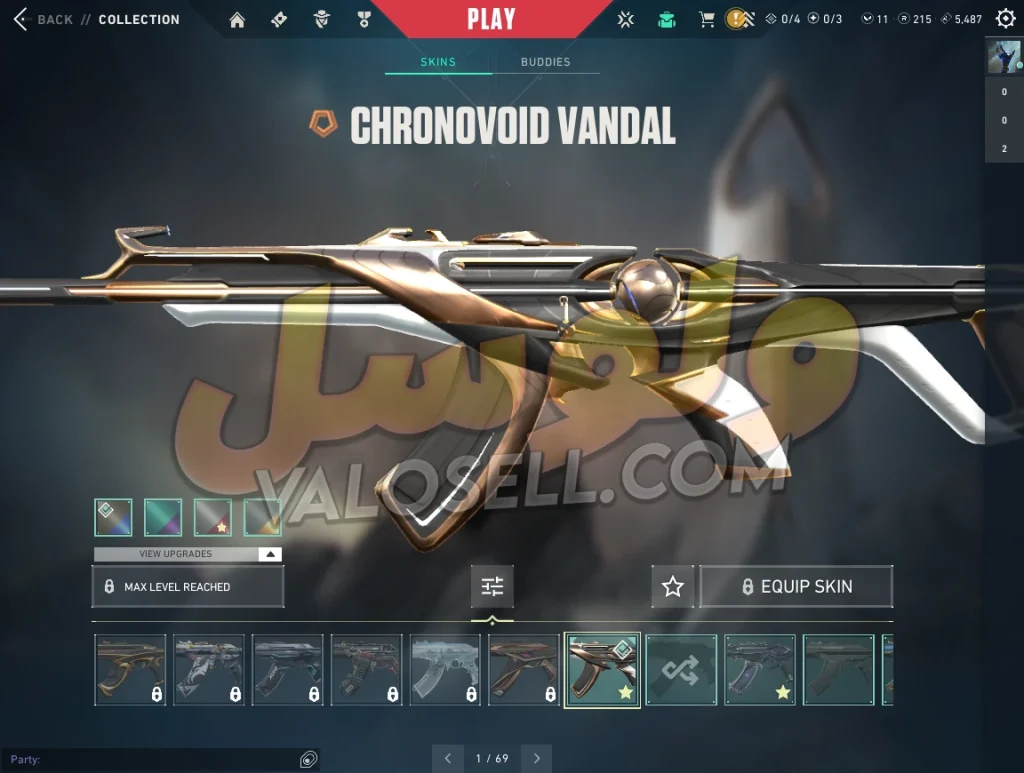Open the filter sliders button
The height and width of the screenshot is (773, 1024).
coord(492,587)
